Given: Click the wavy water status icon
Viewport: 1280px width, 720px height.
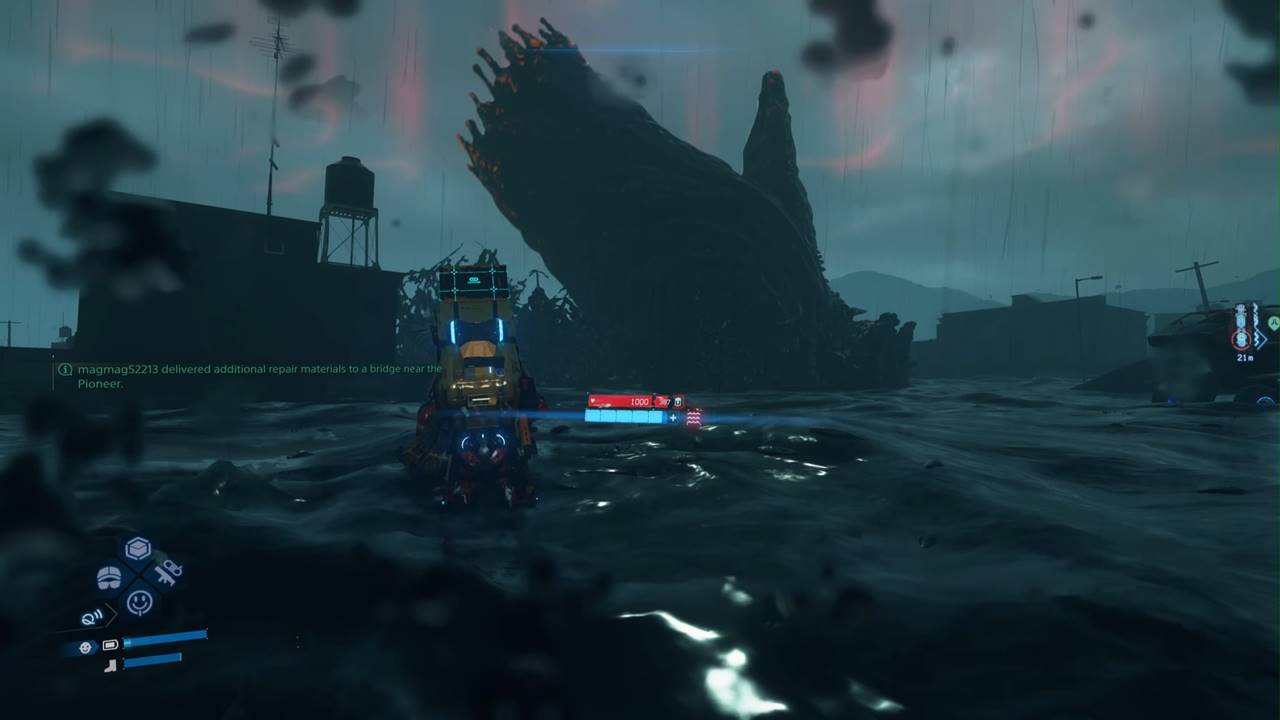Looking at the screenshot, I should (692, 417).
